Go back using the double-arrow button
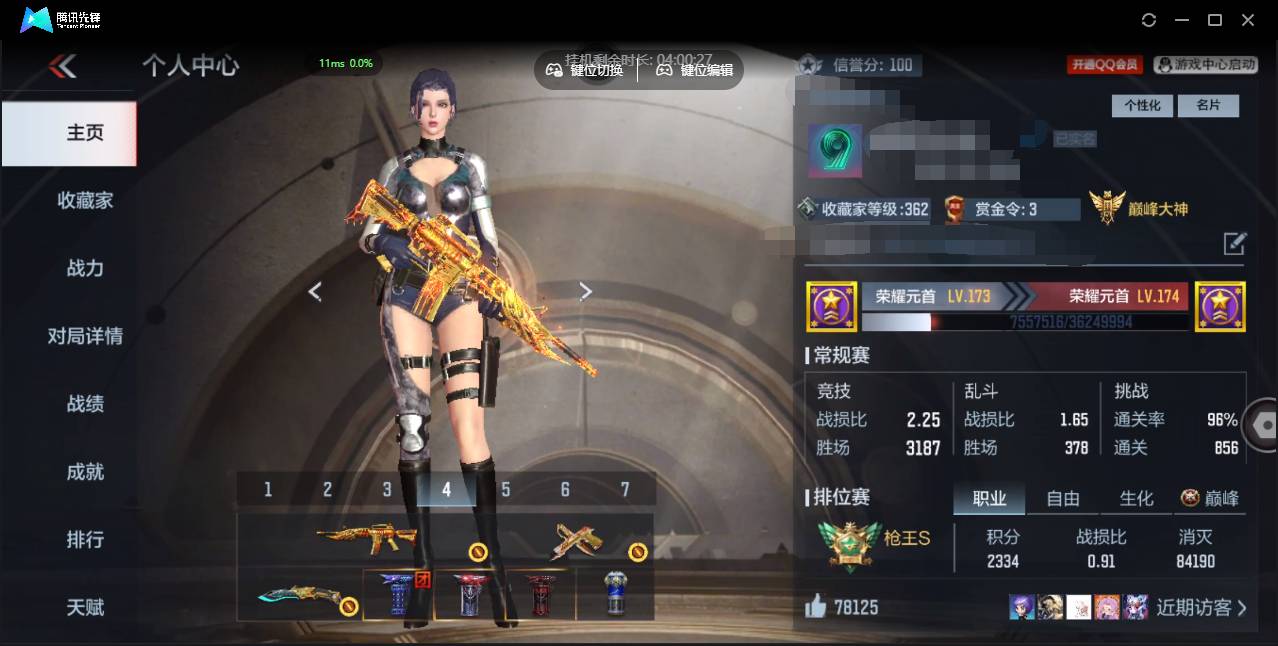 coord(62,66)
